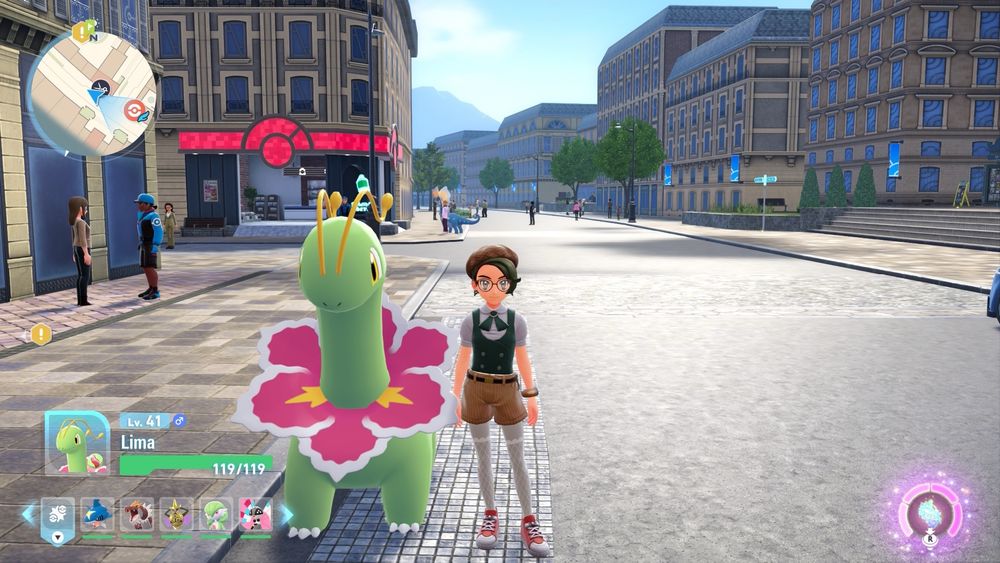Click the yellow exclamation quest marker above minimap
1000x563 pixels.
point(82,31)
